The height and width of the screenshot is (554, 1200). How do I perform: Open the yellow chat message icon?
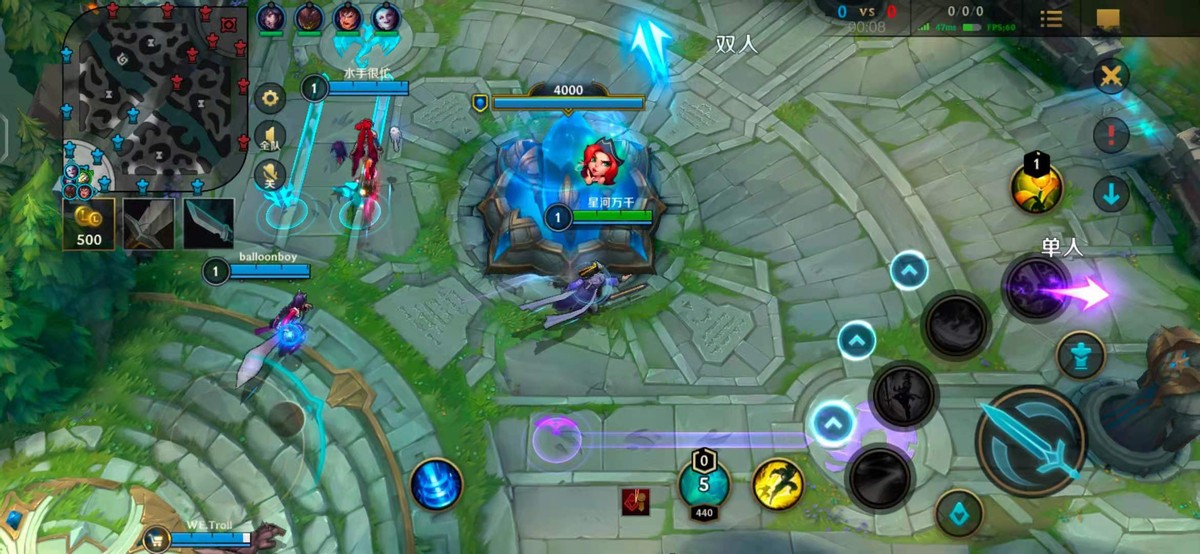click(1108, 18)
